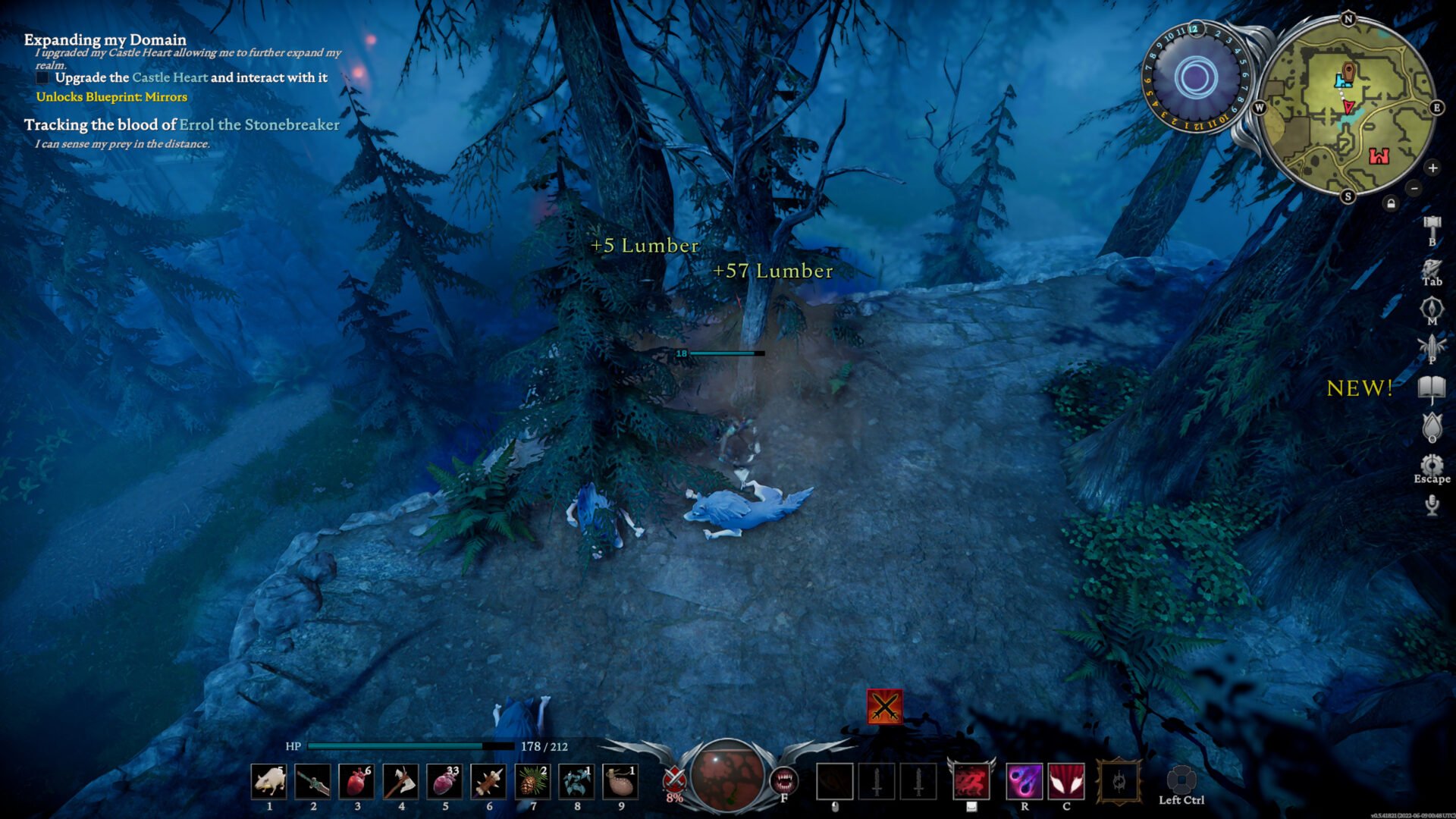Open the journal book icon marked NEW
The image size is (1456, 819).
[1432, 387]
